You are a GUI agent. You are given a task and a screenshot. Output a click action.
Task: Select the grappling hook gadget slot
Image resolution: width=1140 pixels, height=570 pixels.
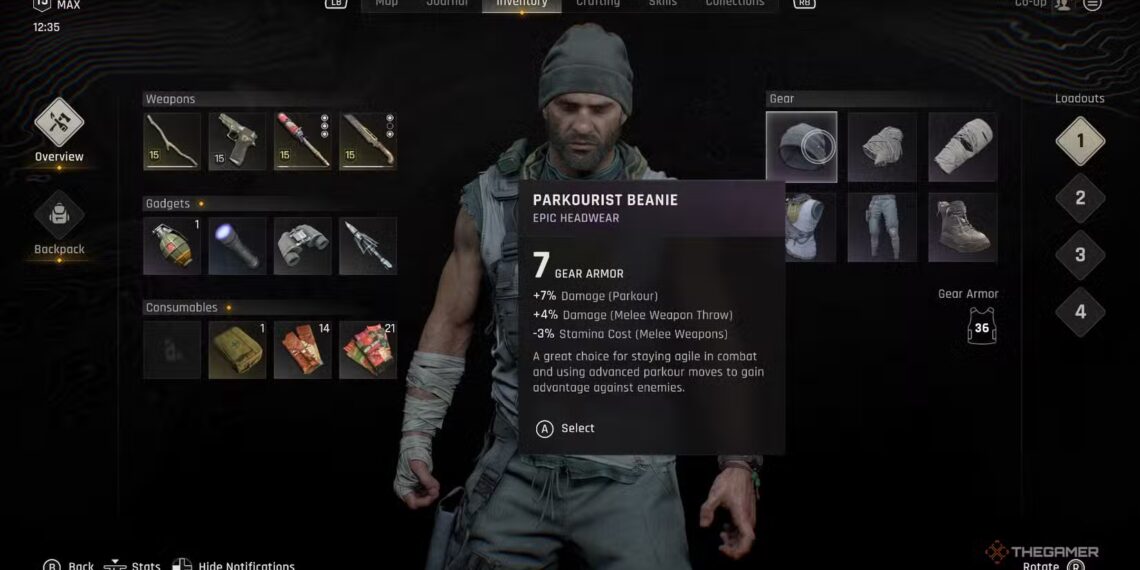(x=368, y=246)
